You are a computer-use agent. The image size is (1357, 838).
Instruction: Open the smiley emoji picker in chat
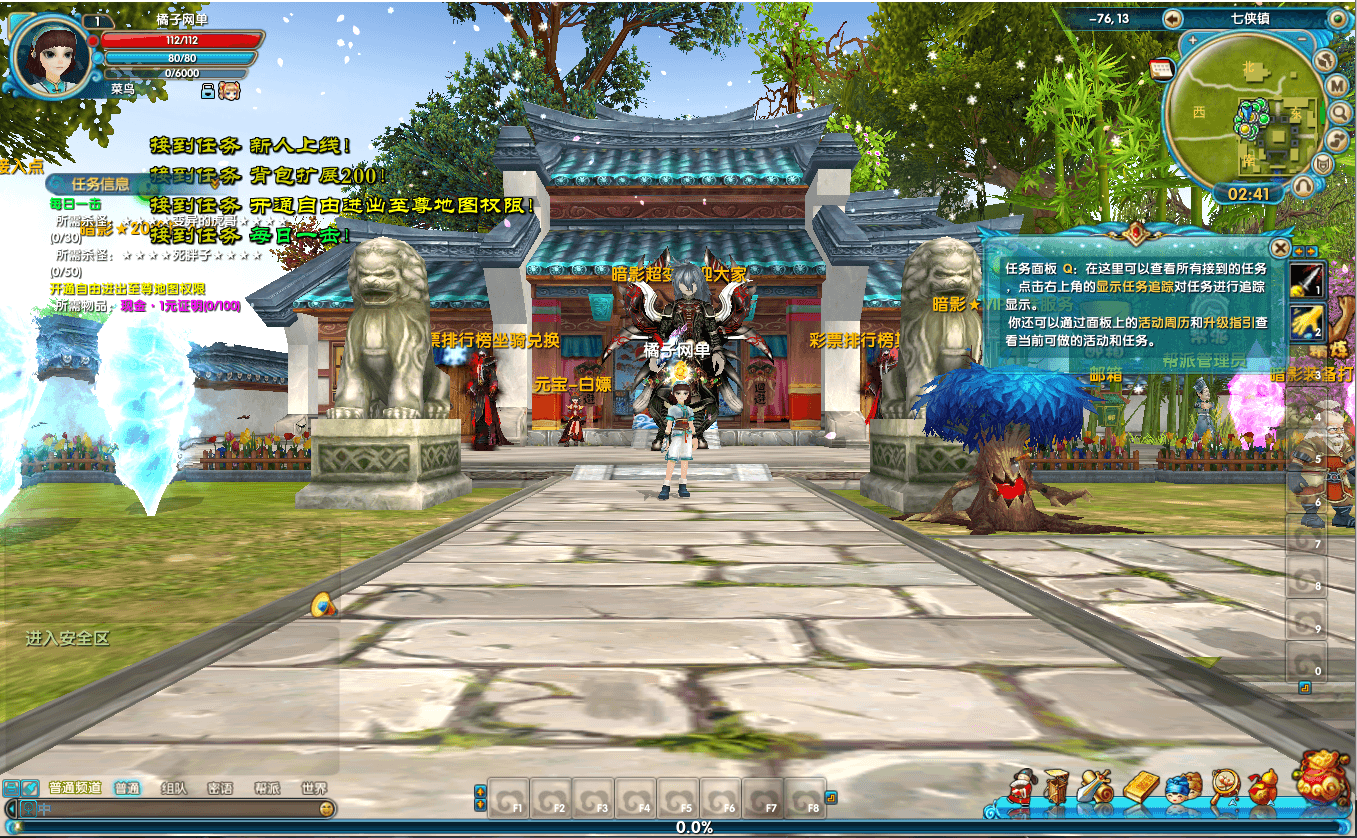(x=326, y=809)
